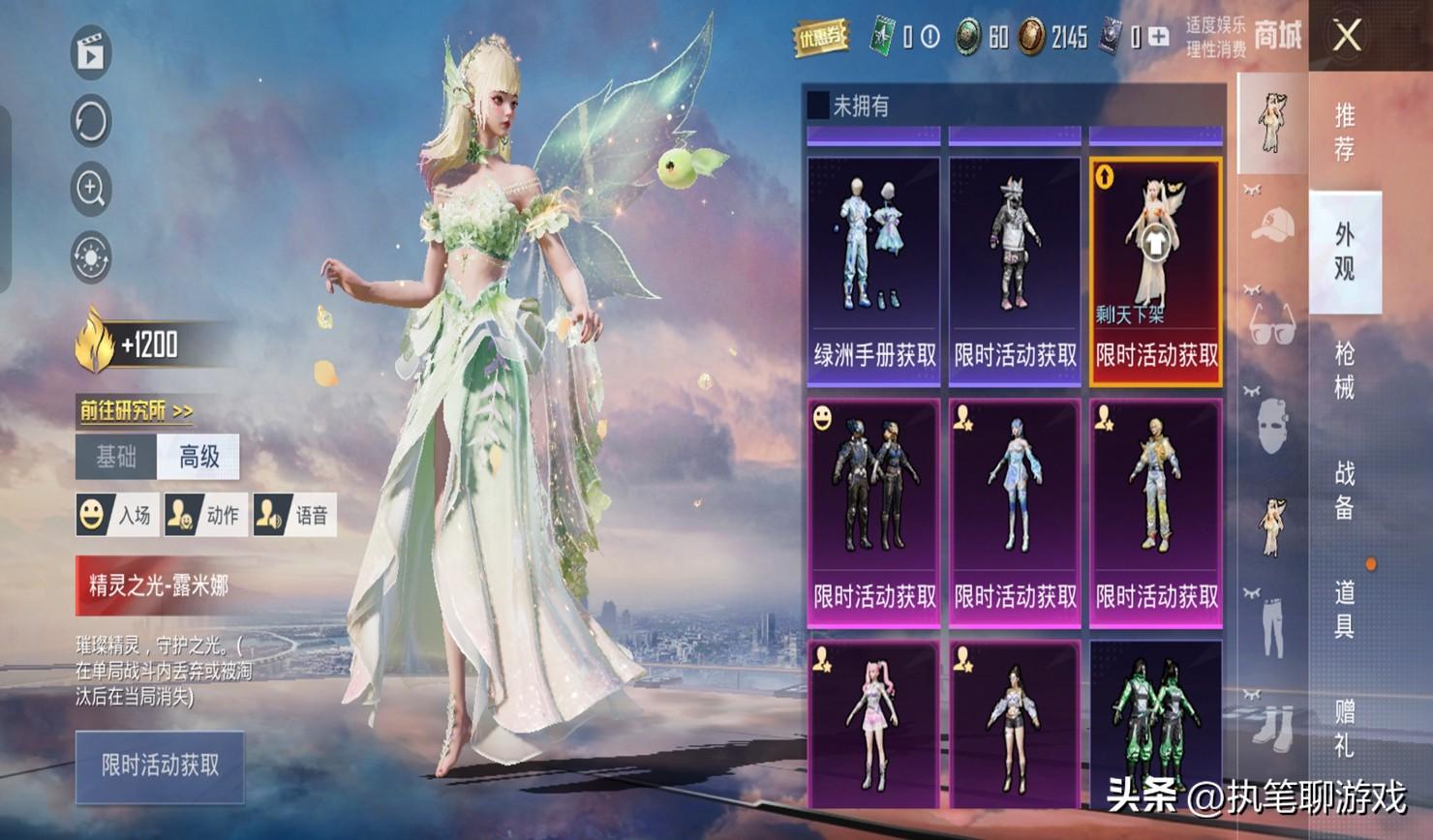1433x840 pixels.
Task: Select the highlighted fairy outfit tile
Action: (1156, 271)
